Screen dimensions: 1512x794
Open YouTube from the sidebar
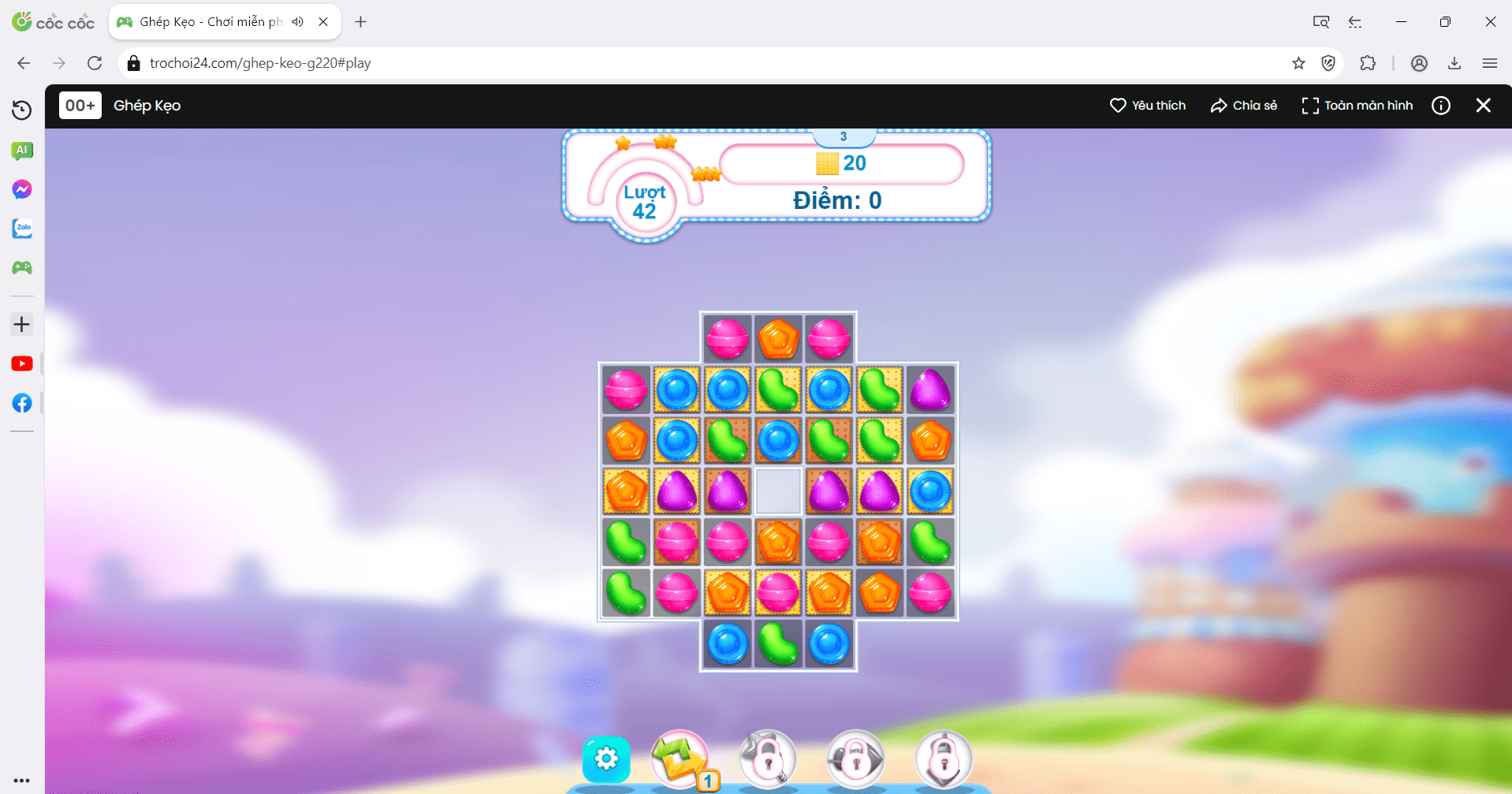click(22, 363)
